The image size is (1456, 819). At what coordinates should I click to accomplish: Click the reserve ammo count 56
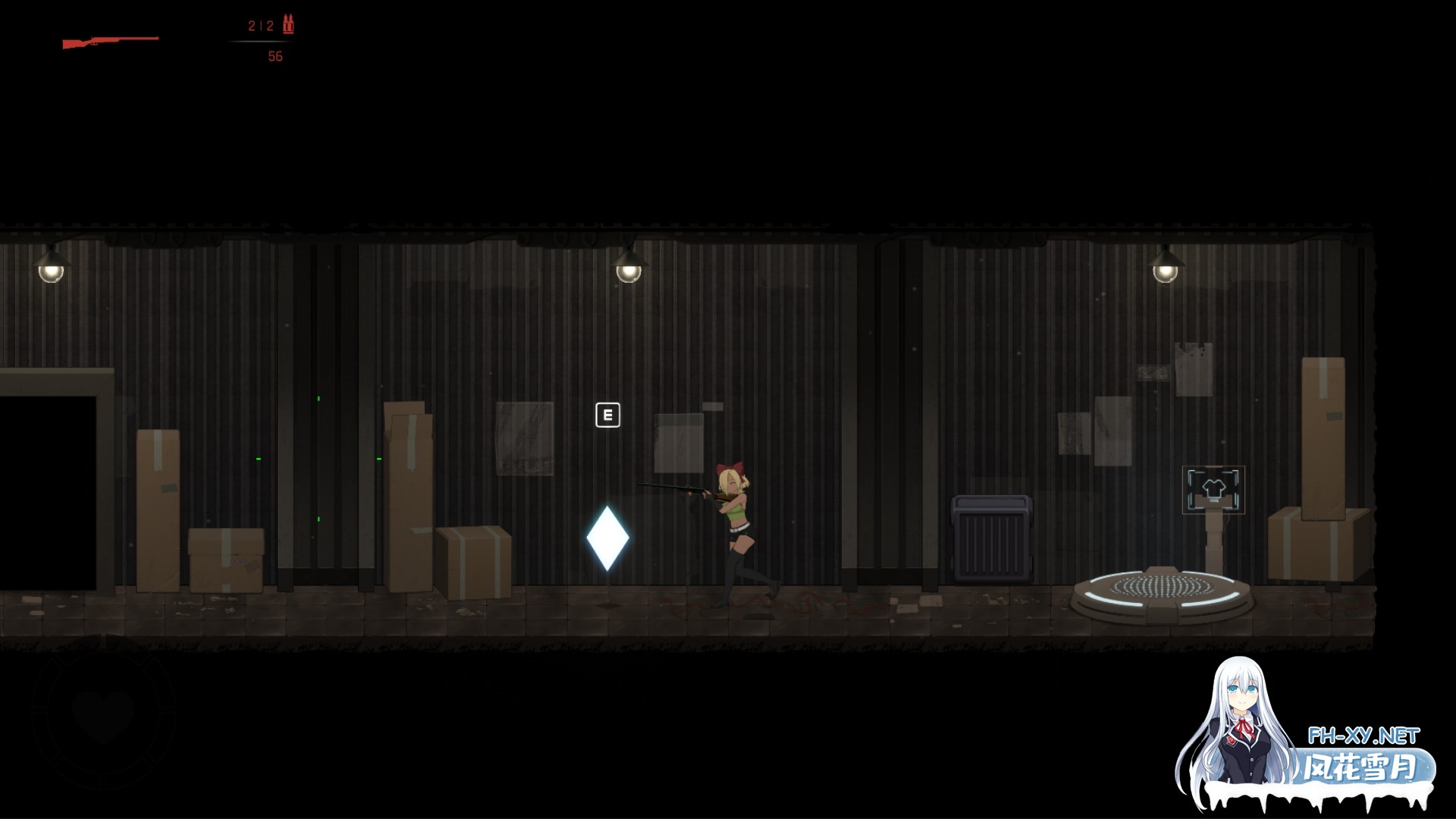point(275,56)
